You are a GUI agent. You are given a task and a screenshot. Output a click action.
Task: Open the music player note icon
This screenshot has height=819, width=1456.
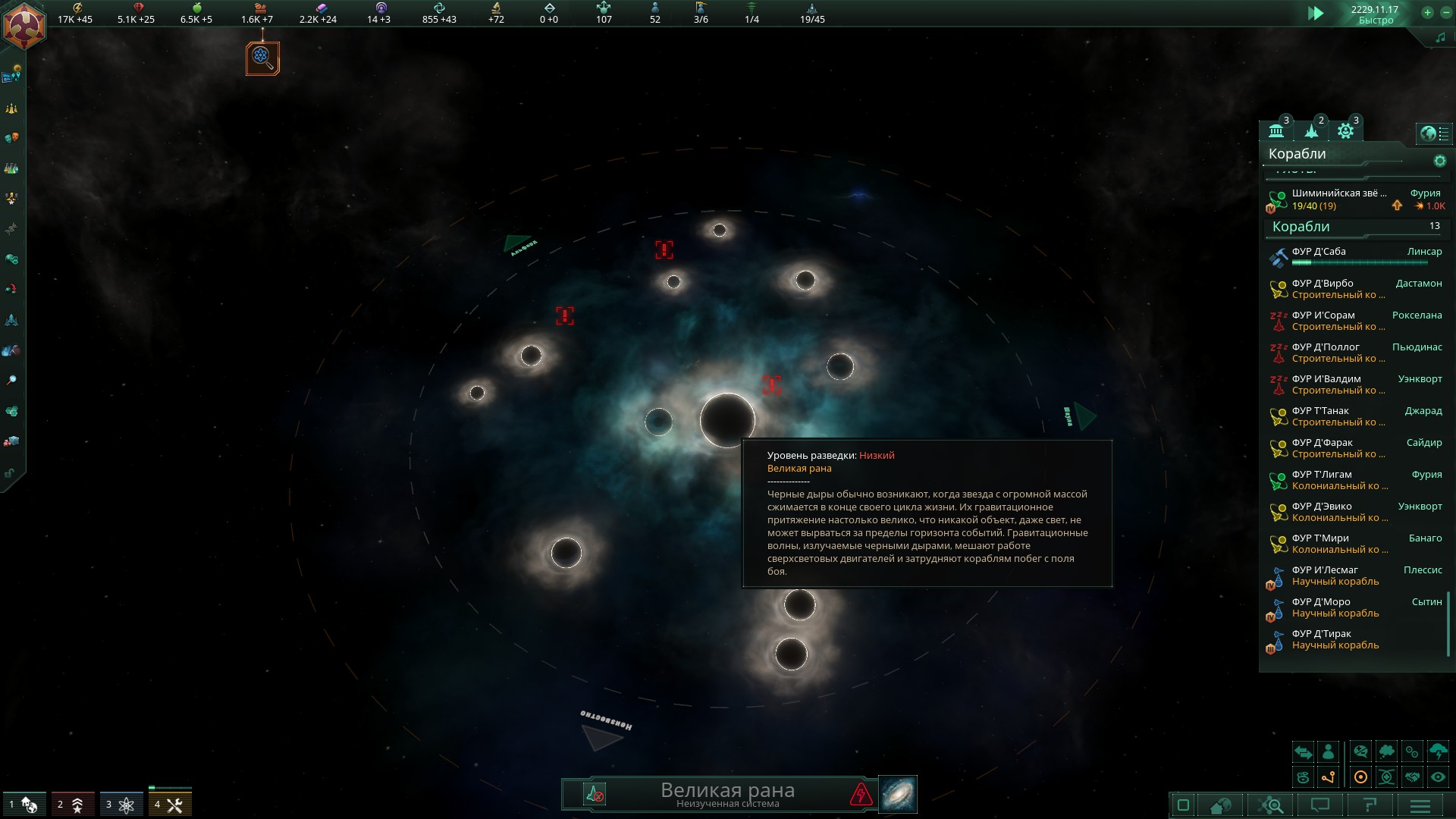[x=1440, y=37]
